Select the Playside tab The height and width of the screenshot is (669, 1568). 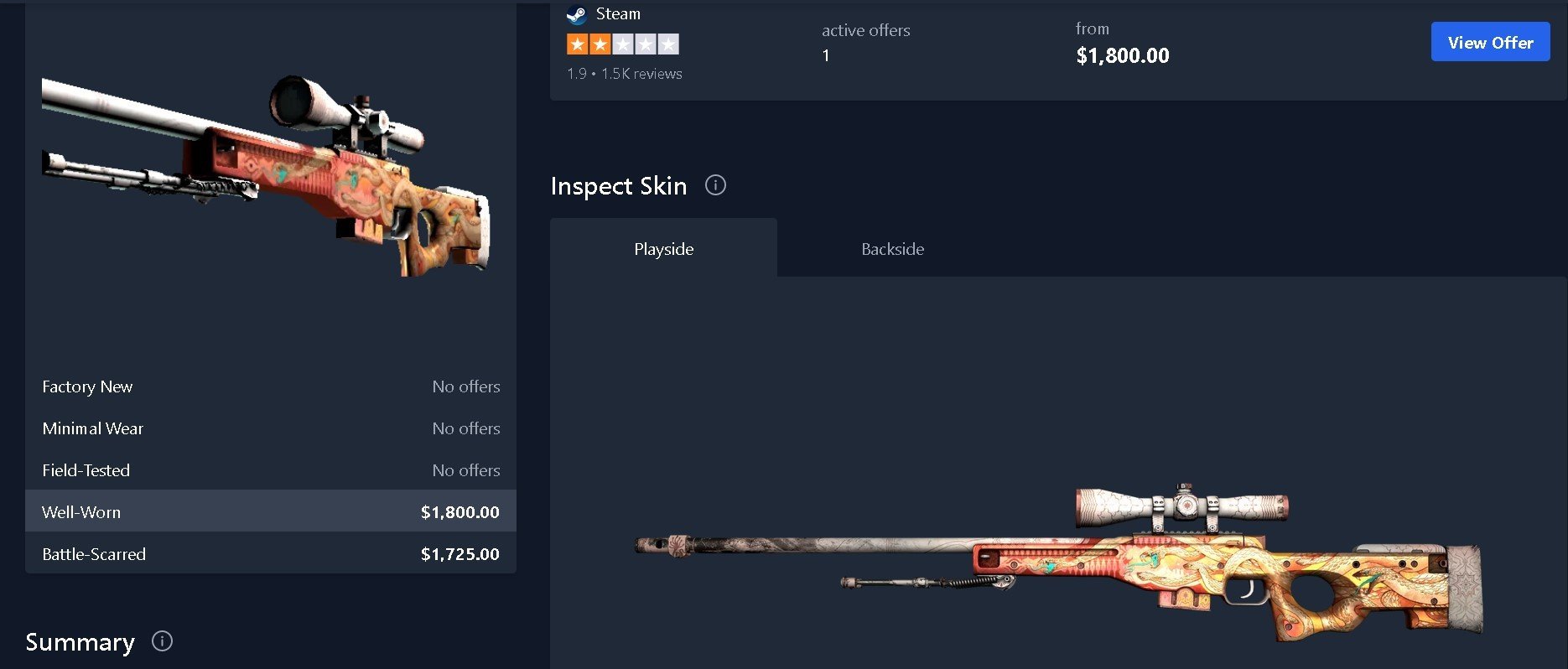(663, 248)
